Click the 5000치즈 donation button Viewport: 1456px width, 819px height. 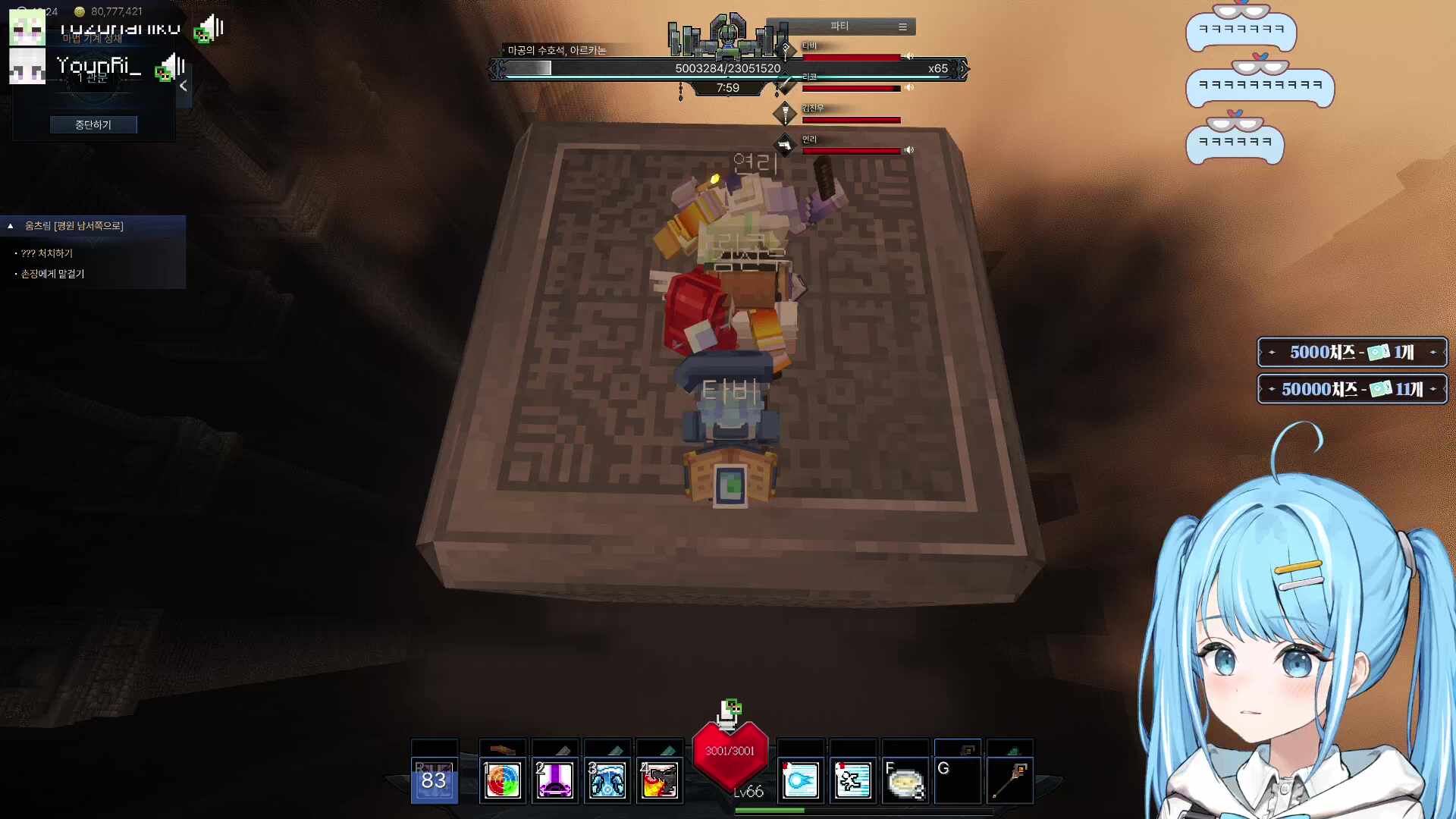[1351, 351]
